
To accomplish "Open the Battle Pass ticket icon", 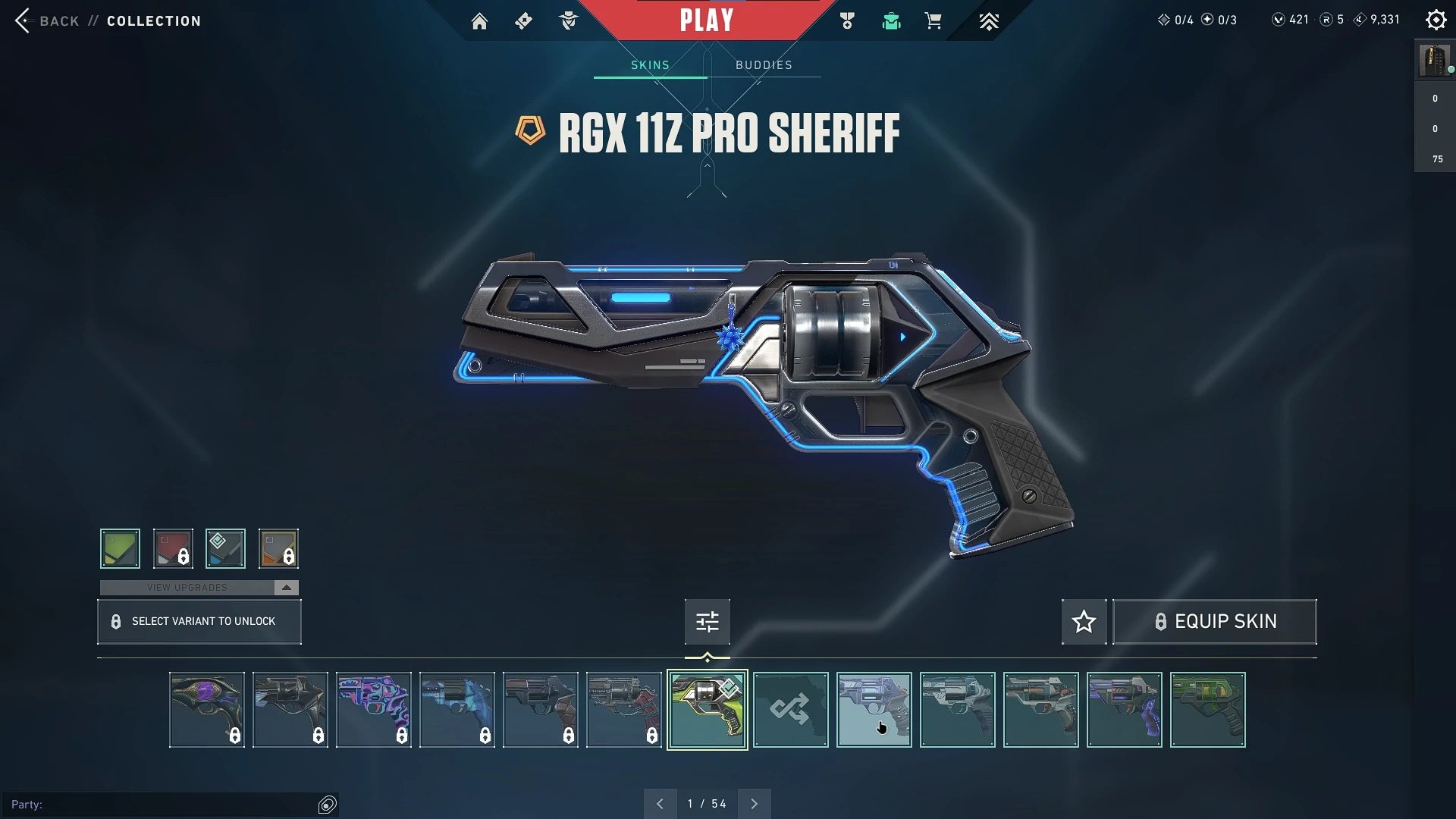I will click(523, 20).
